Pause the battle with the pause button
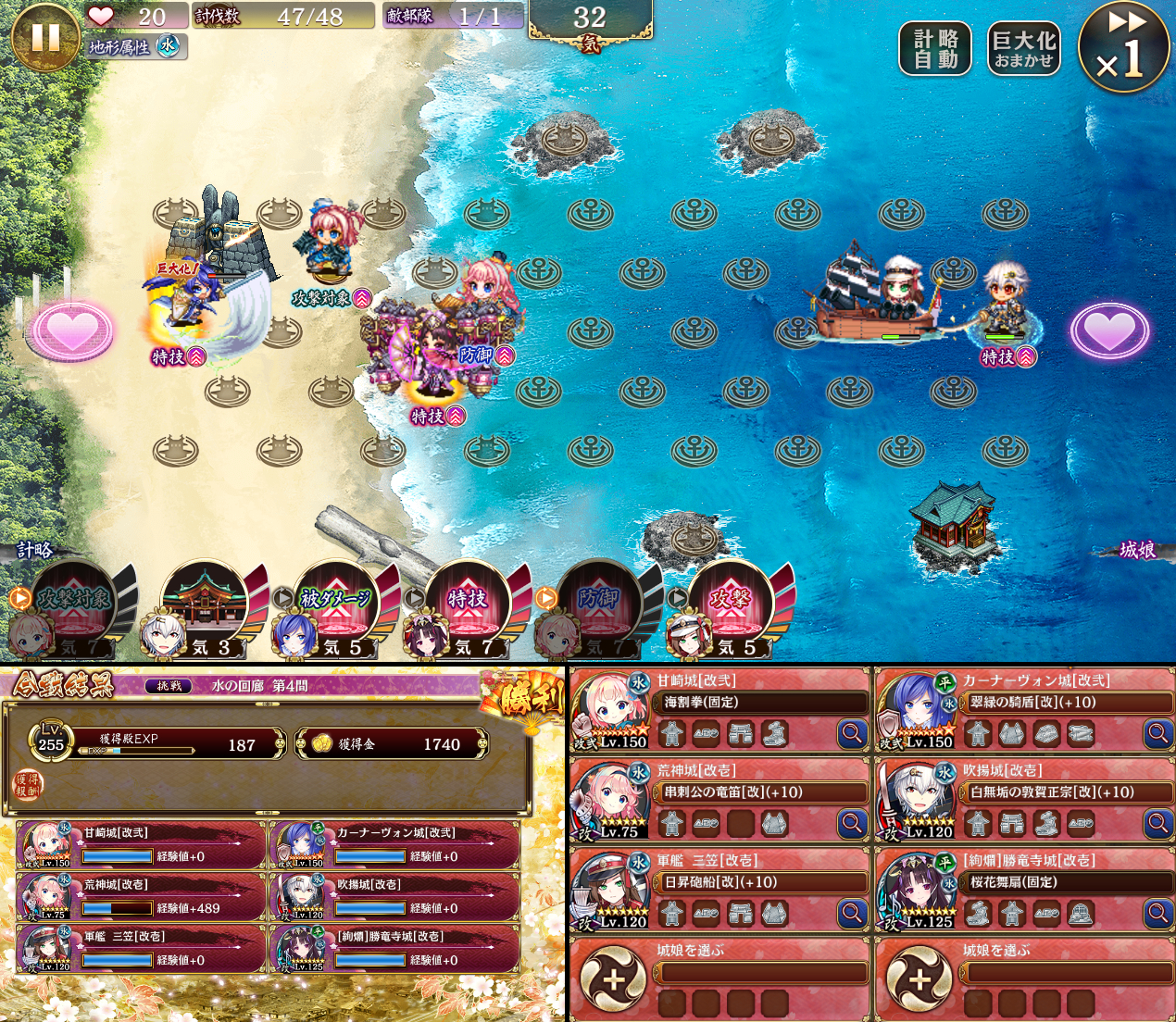The height and width of the screenshot is (1022, 1176). click(x=44, y=37)
